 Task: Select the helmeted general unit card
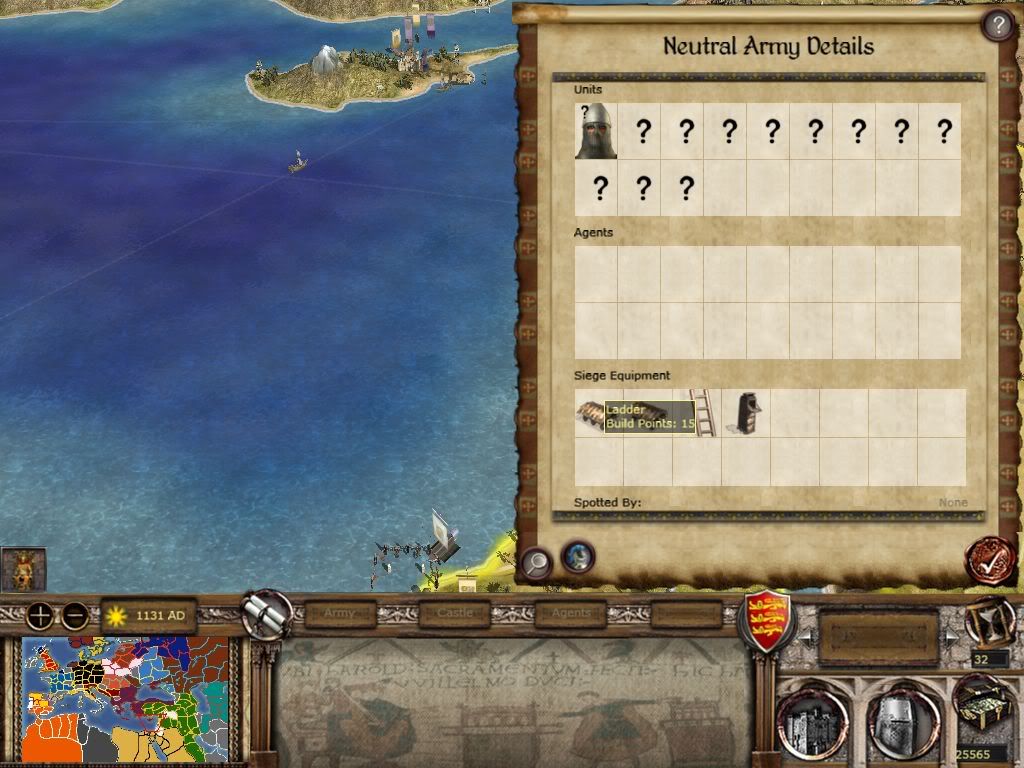pyautogui.click(x=596, y=131)
